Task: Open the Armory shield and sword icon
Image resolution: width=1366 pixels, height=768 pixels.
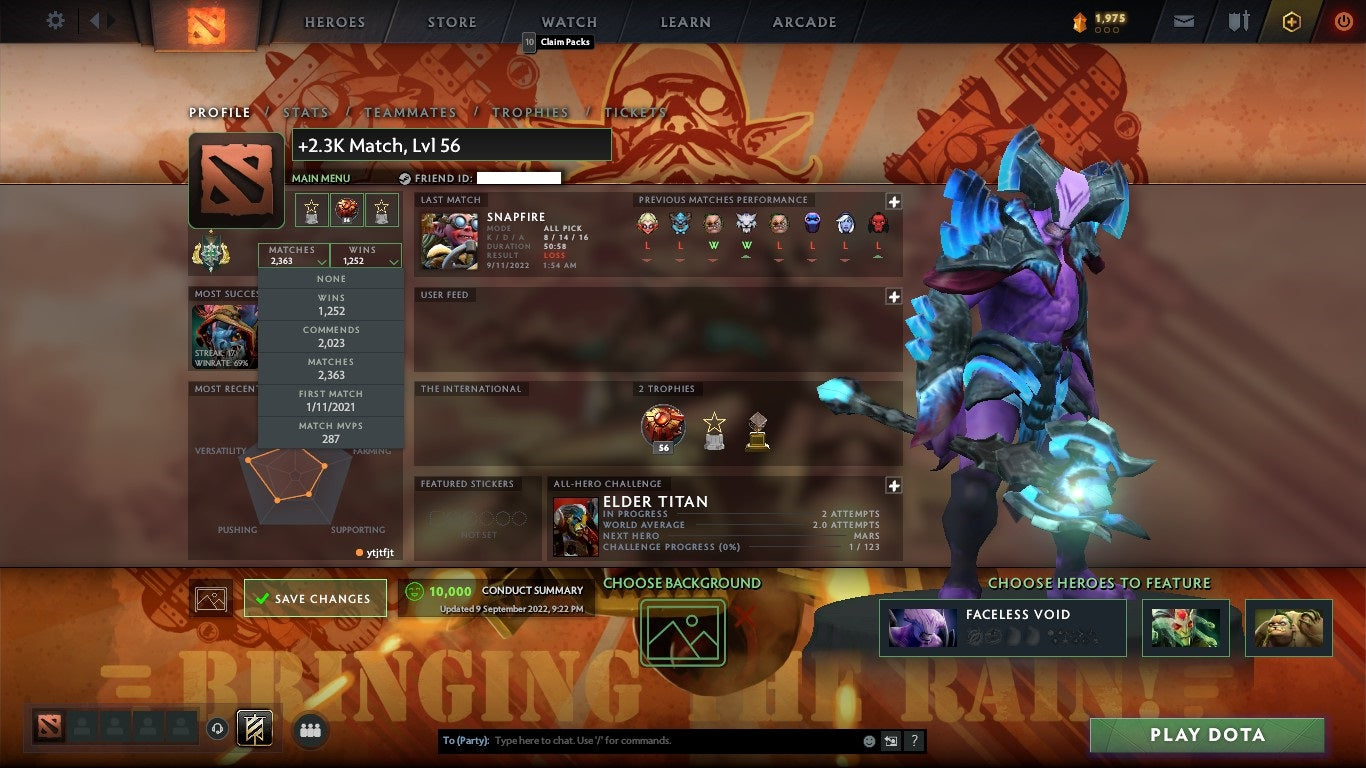Action: pos(1239,21)
